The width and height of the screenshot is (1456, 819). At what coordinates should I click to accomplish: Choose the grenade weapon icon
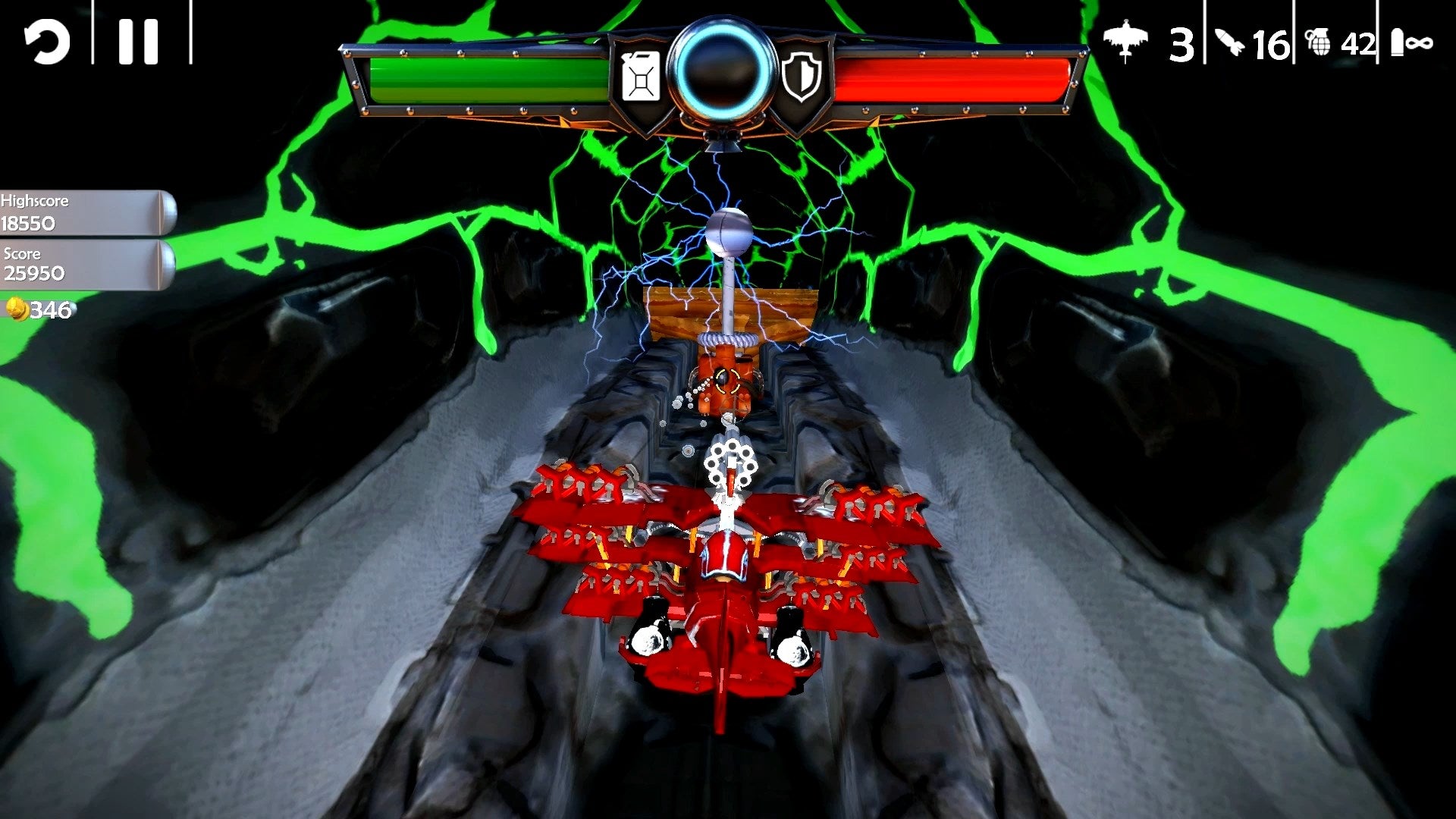[x=1318, y=43]
